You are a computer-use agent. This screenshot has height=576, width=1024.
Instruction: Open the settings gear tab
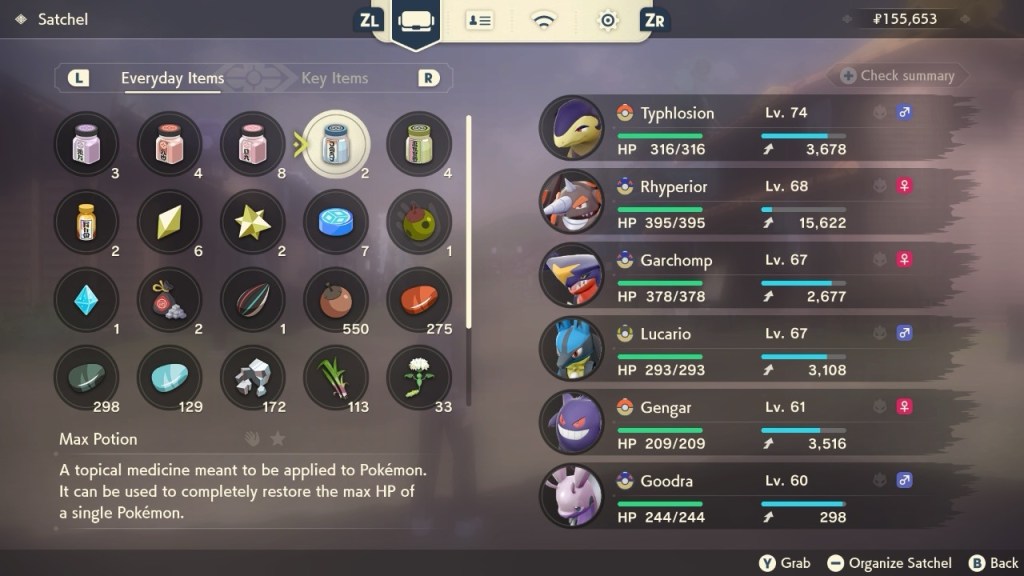coord(607,20)
